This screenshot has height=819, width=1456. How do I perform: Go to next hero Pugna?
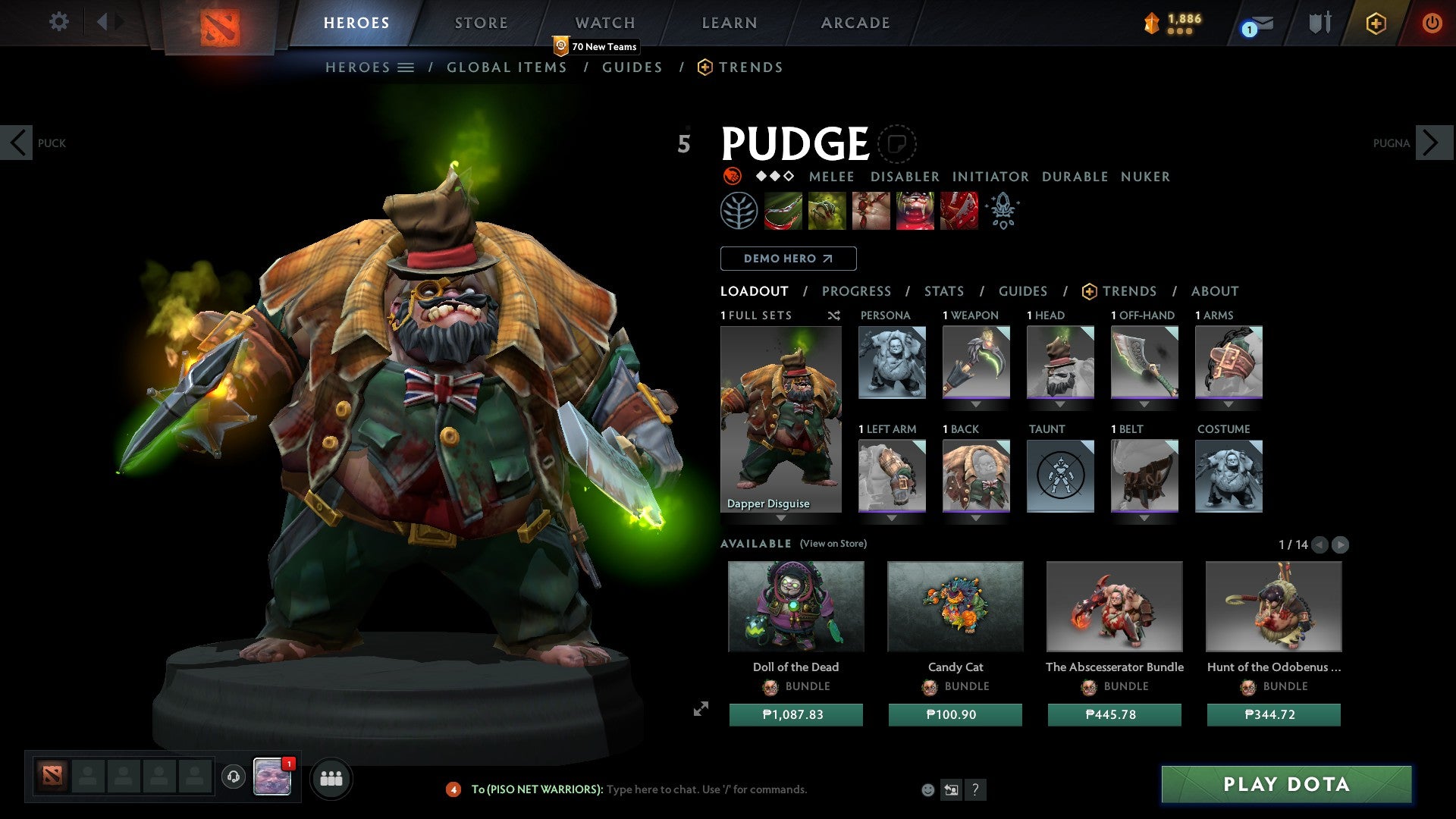click(x=1432, y=143)
